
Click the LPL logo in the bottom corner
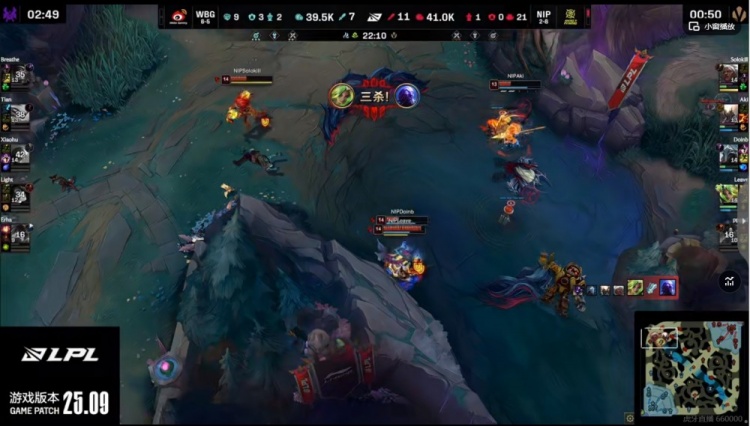[x=60, y=354]
